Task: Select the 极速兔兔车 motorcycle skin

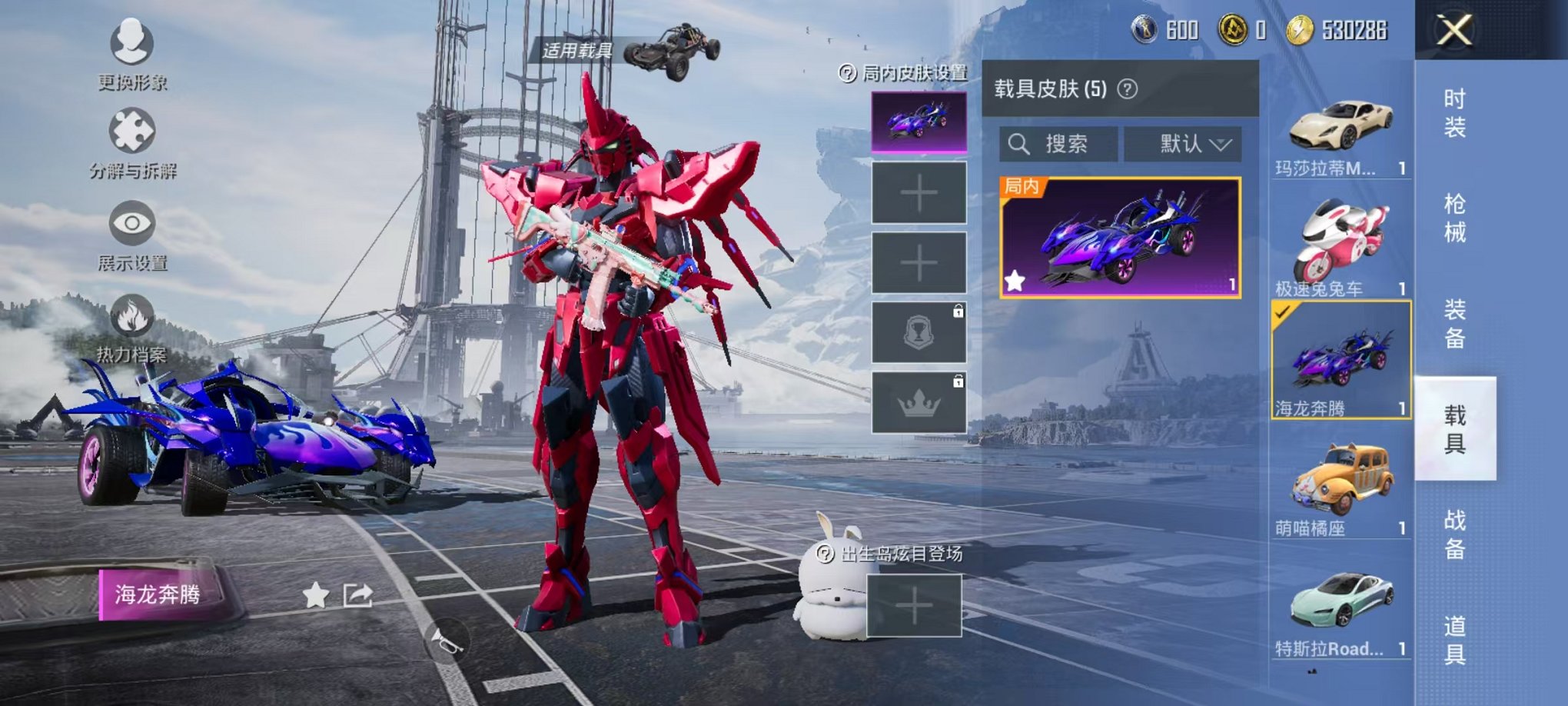Action: point(1340,246)
